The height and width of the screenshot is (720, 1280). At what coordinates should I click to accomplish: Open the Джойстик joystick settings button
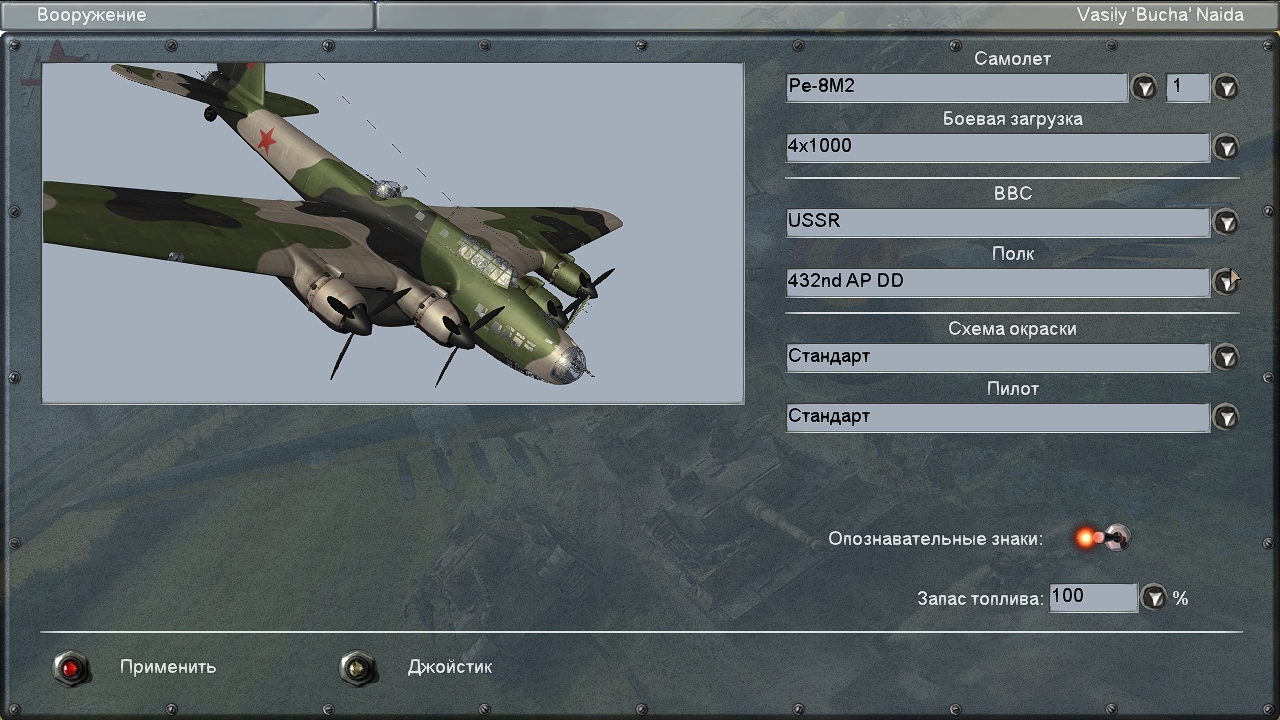click(x=358, y=667)
